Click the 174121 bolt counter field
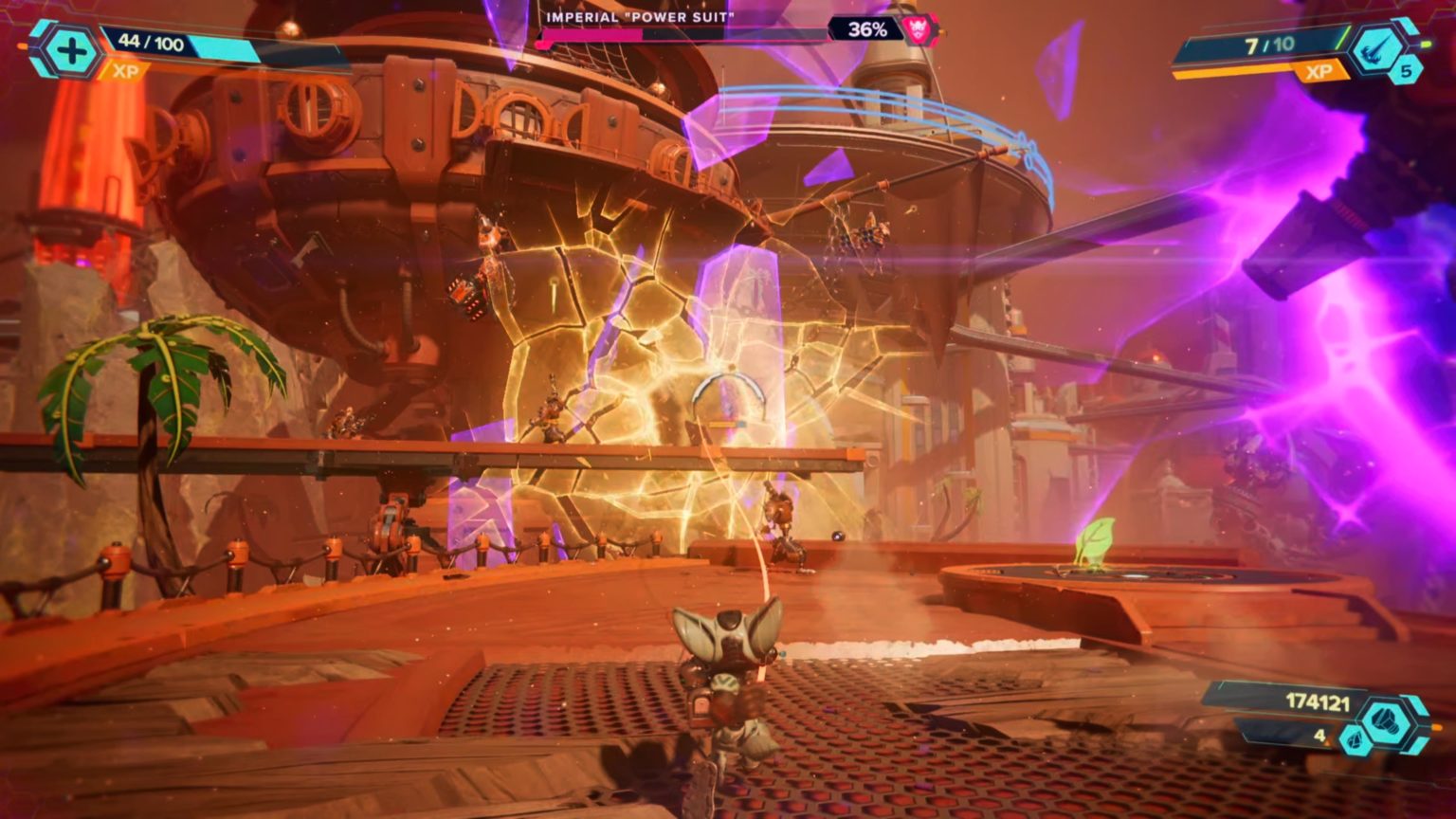The width and height of the screenshot is (1456, 819). [x=1317, y=701]
